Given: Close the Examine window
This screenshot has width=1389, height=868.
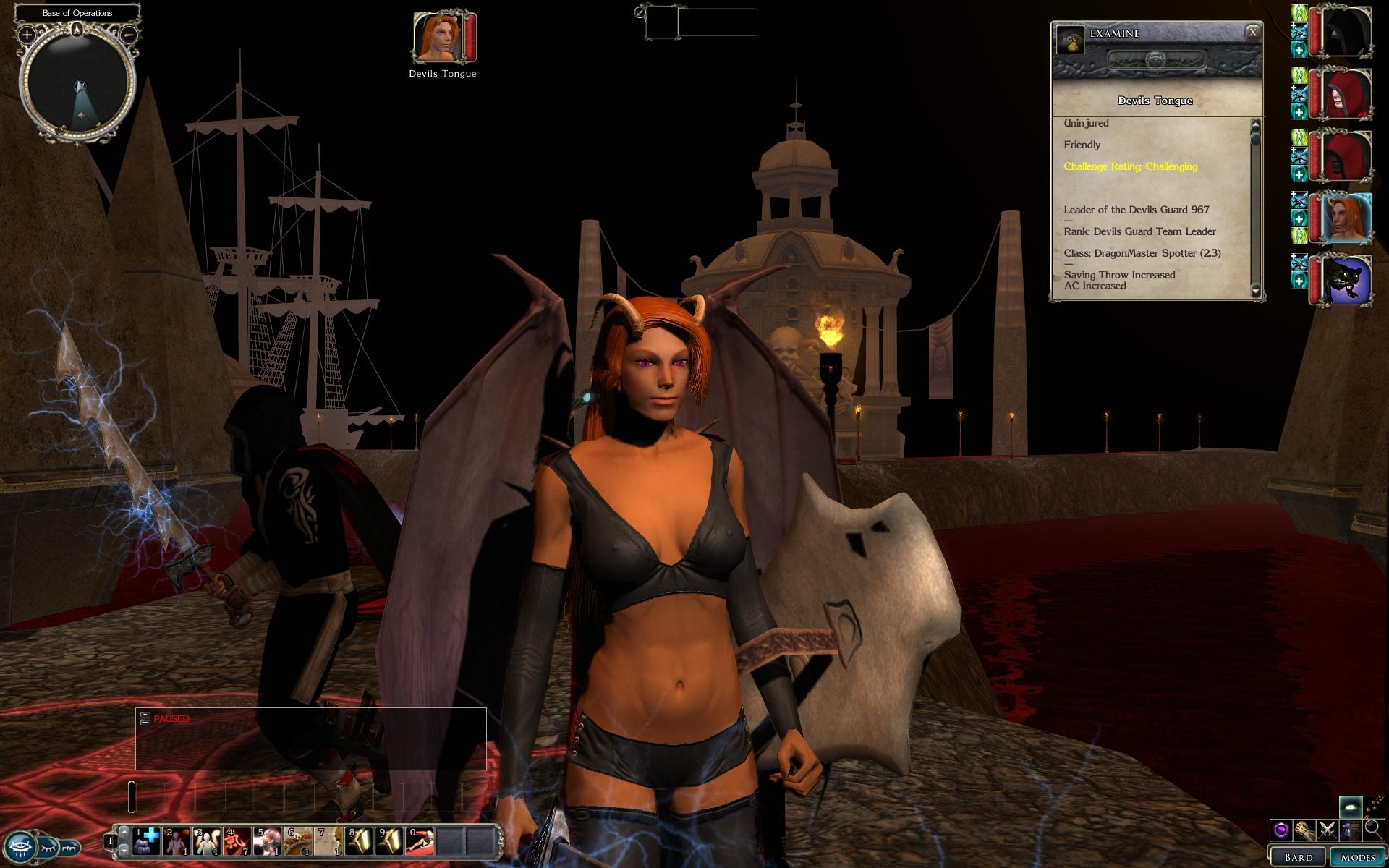Looking at the screenshot, I should (x=1252, y=32).
